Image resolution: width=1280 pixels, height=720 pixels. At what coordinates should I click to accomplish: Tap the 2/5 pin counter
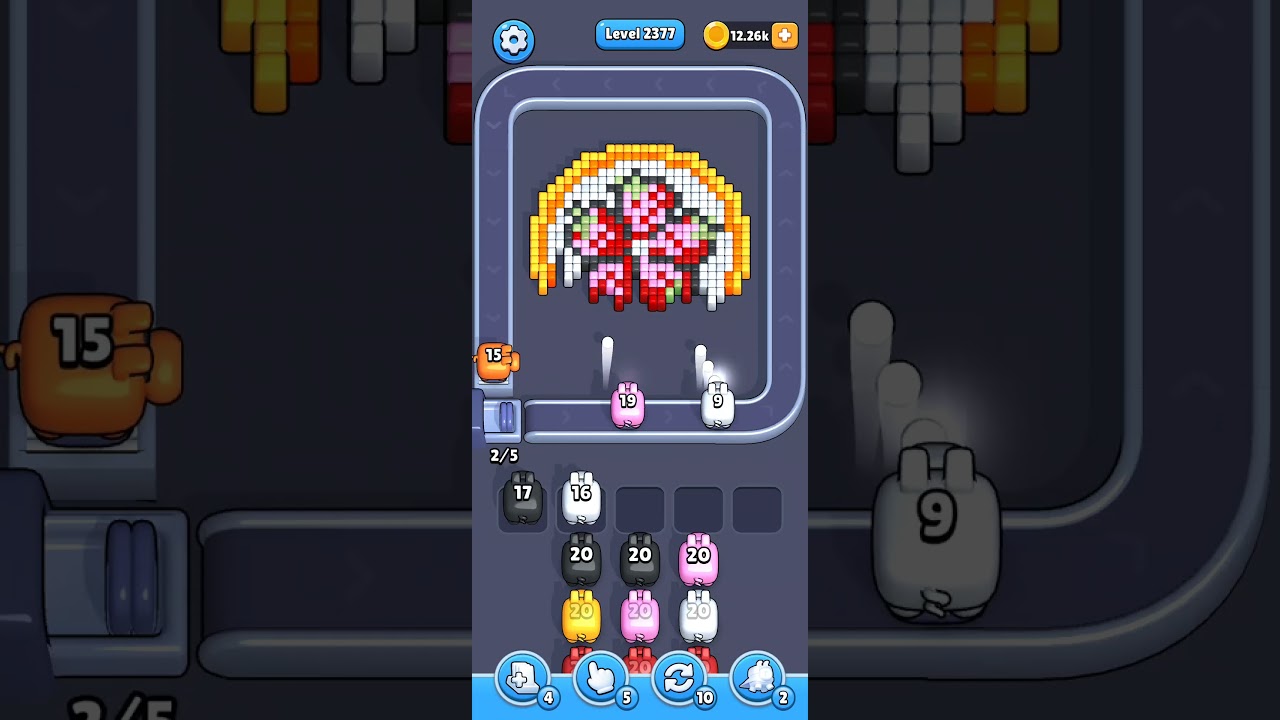[503, 455]
